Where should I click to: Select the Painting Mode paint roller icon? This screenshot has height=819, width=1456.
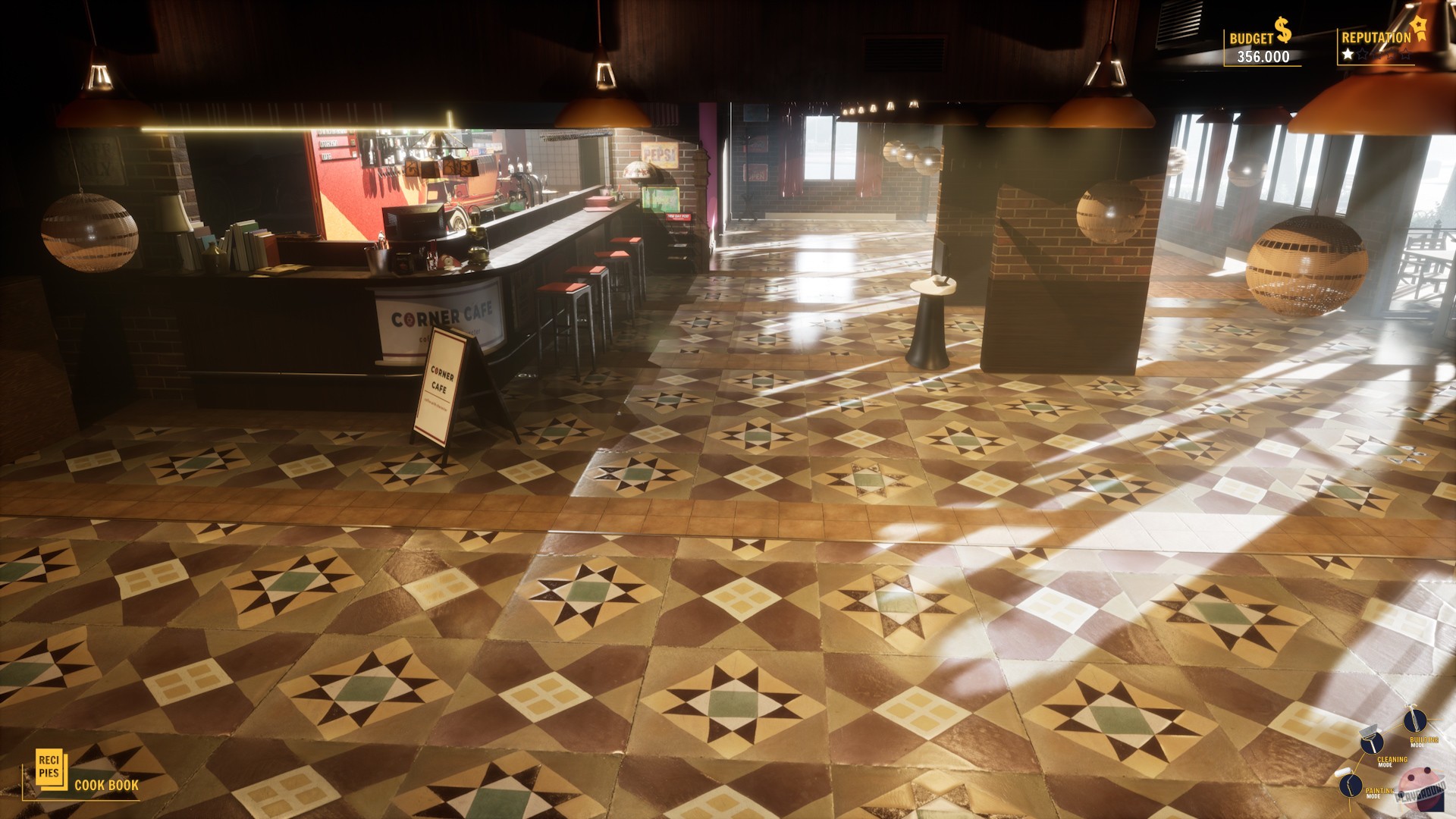click(x=1351, y=786)
